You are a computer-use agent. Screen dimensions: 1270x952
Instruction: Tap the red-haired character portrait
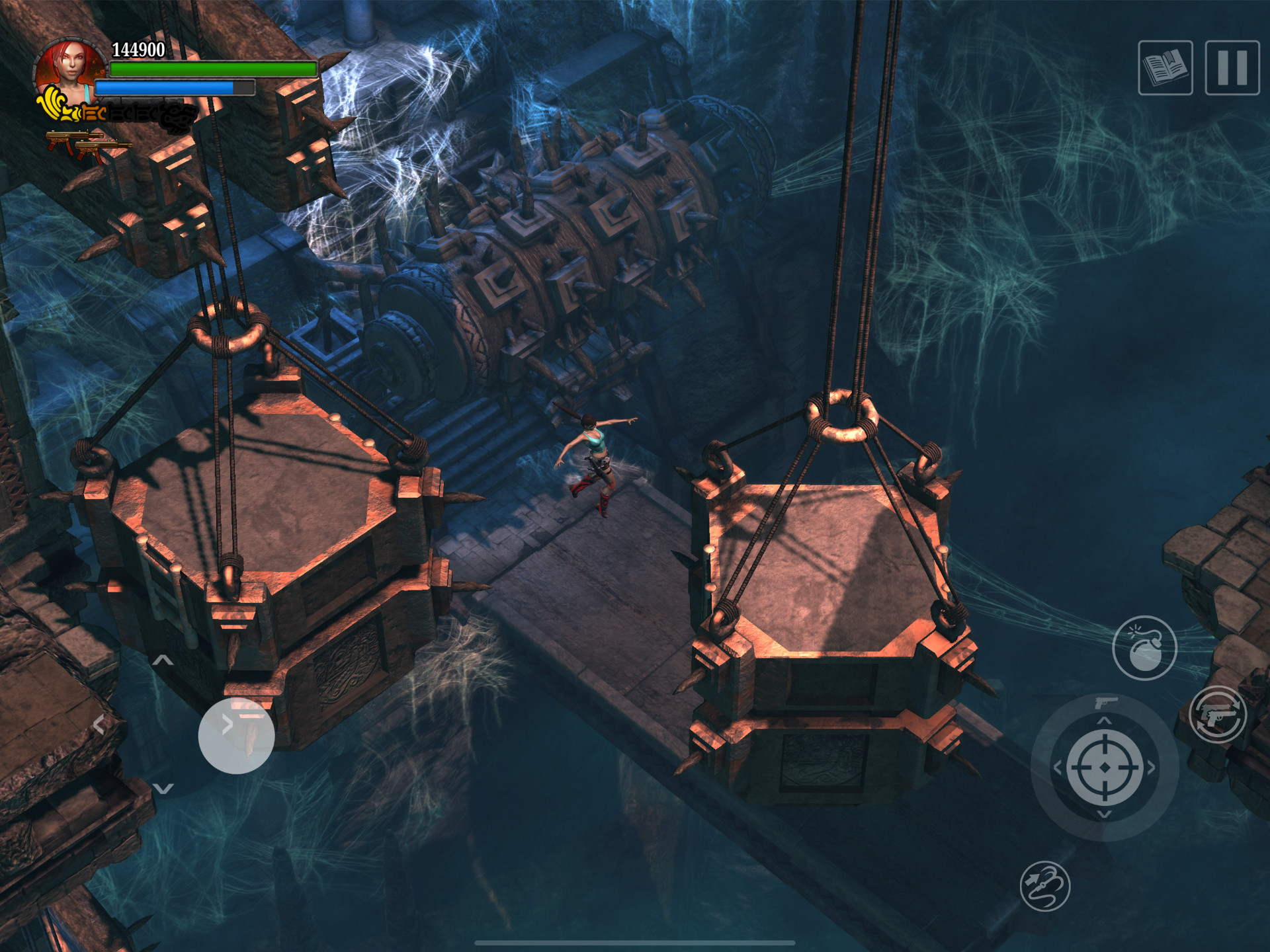71,69
